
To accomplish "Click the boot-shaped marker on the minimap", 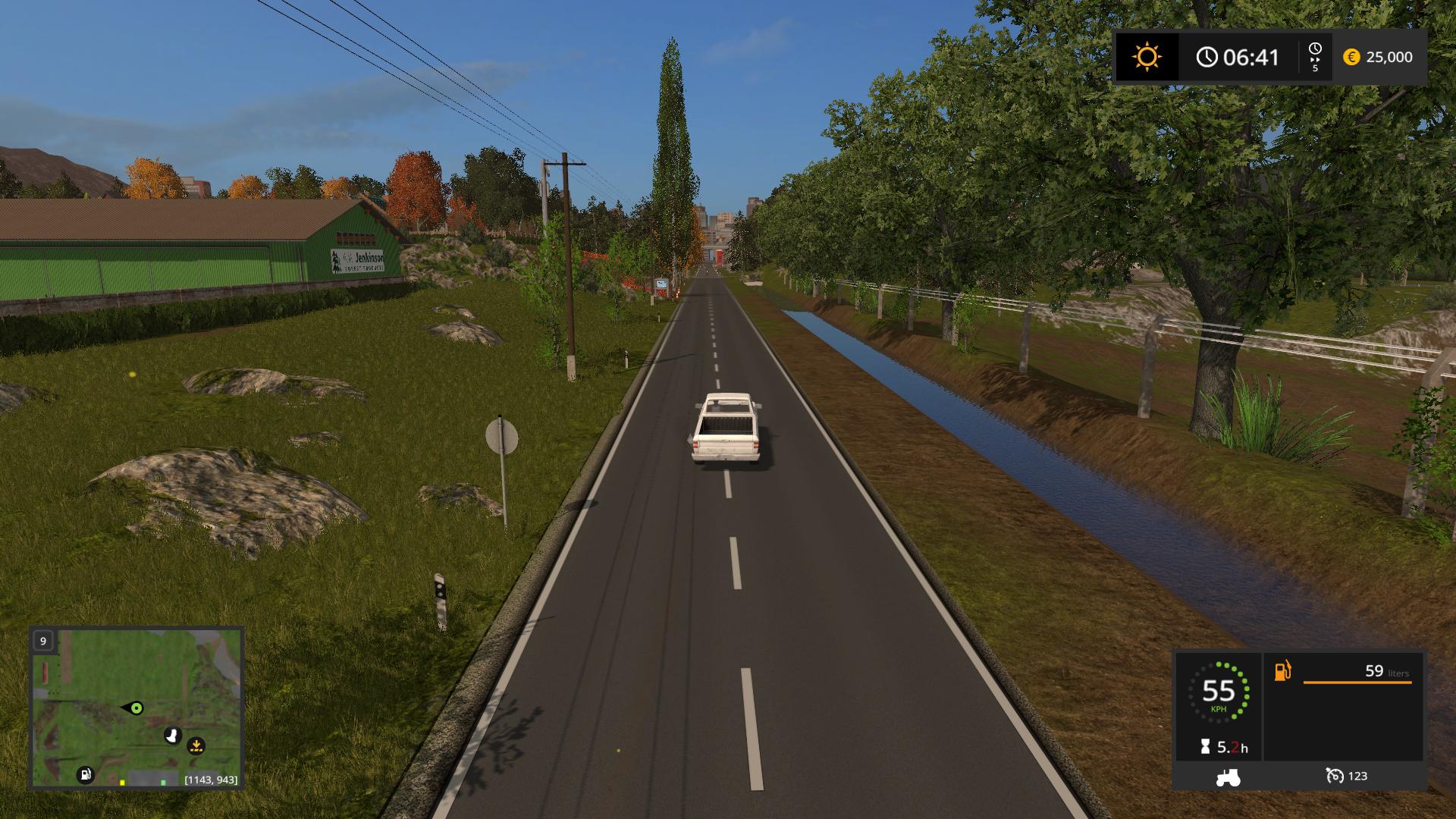I will pos(173,735).
